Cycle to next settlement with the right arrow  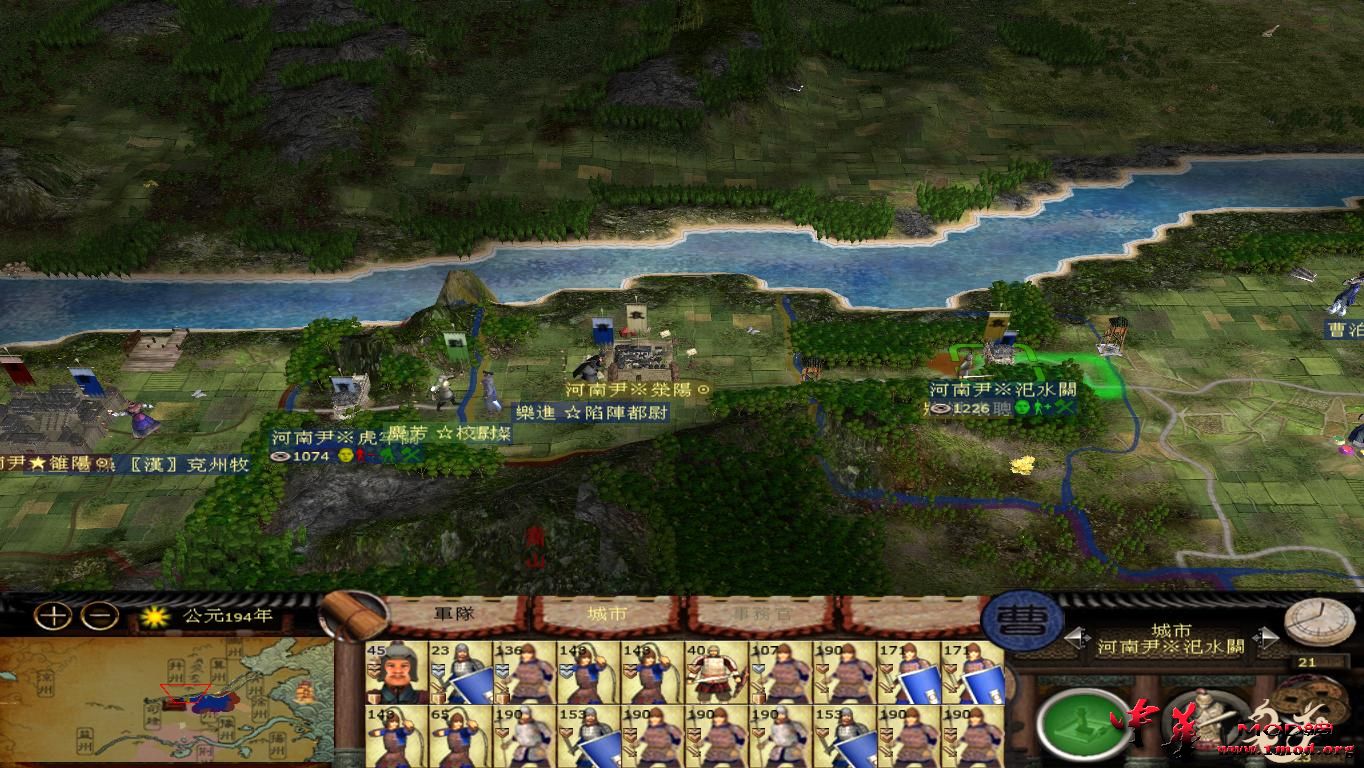coord(1268,638)
